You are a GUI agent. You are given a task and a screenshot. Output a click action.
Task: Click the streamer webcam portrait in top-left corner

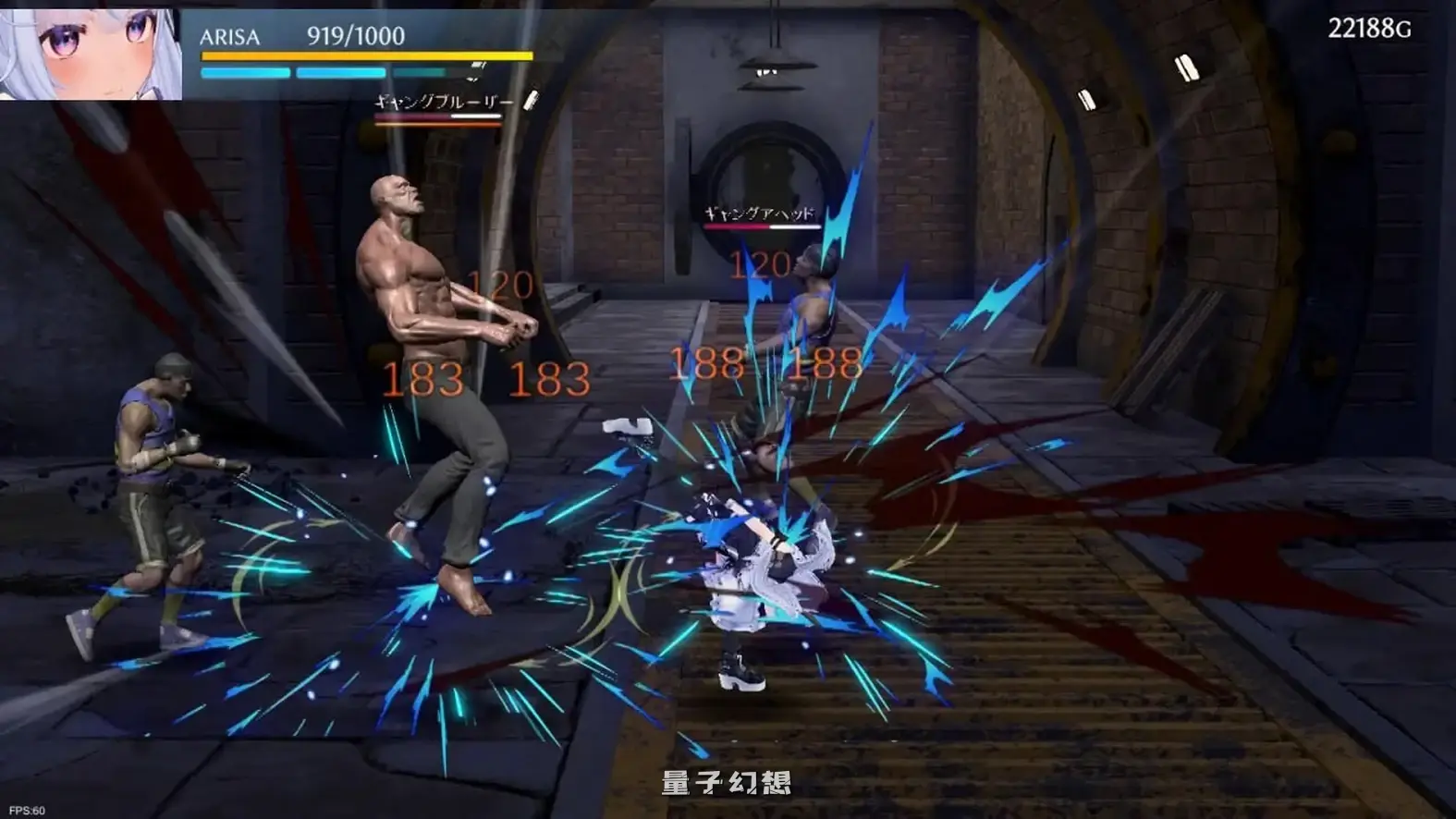tap(88, 51)
